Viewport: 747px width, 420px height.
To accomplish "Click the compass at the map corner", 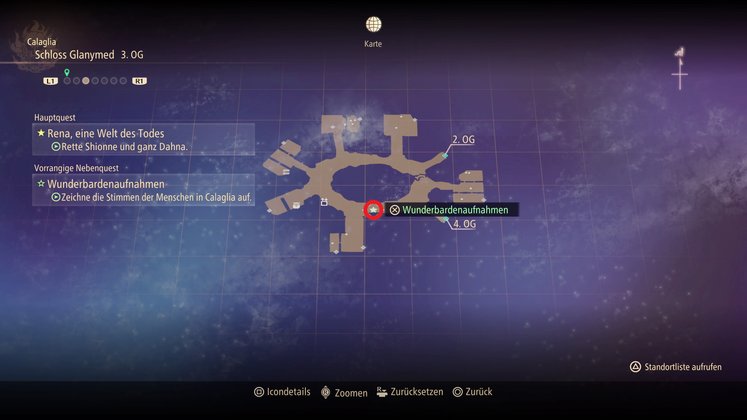I will [x=680, y=70].
